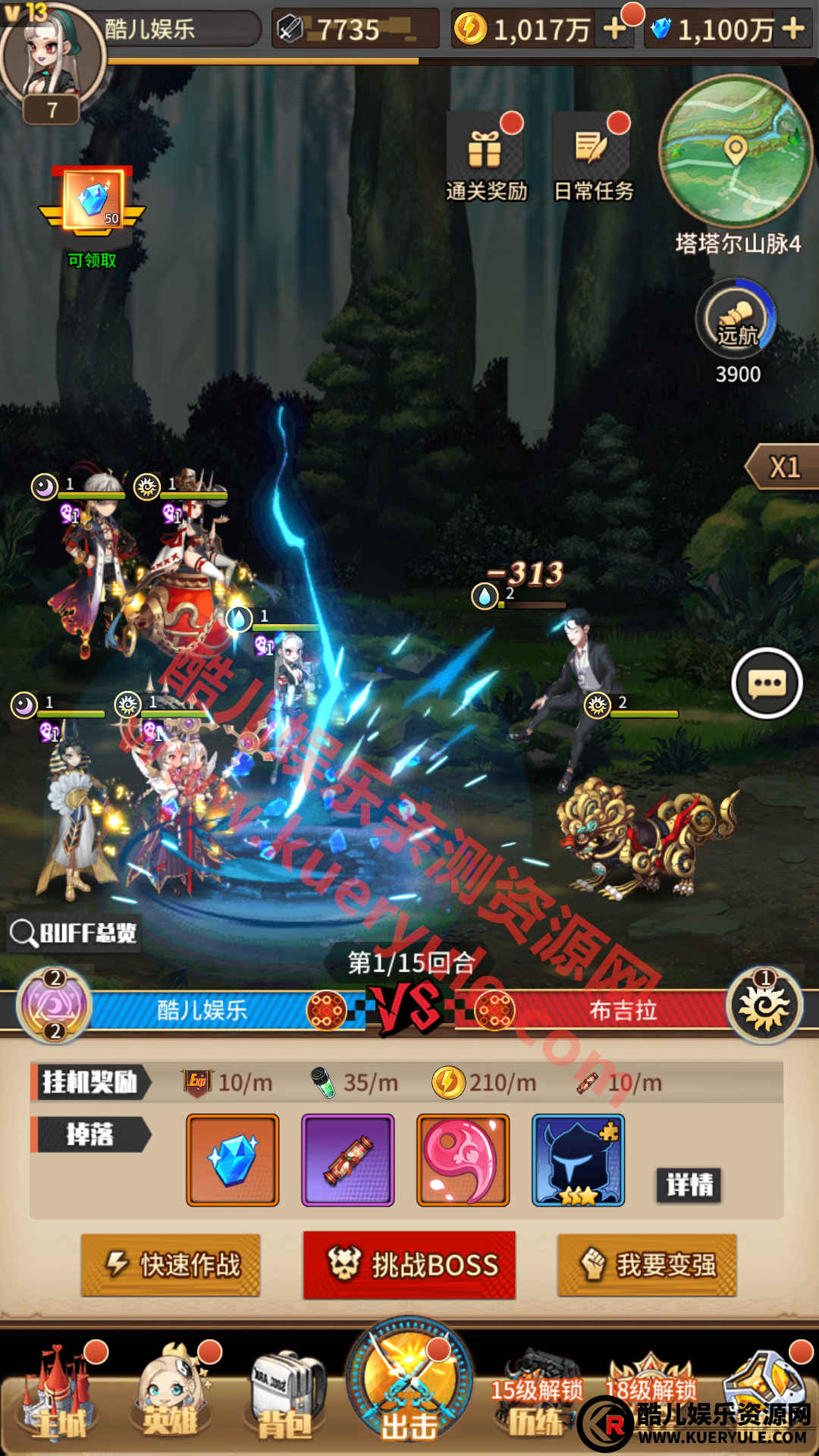Open the 我要变强 power-up guide
The height and width of the screenshot is (1456, 819).
click(647, 1265)
